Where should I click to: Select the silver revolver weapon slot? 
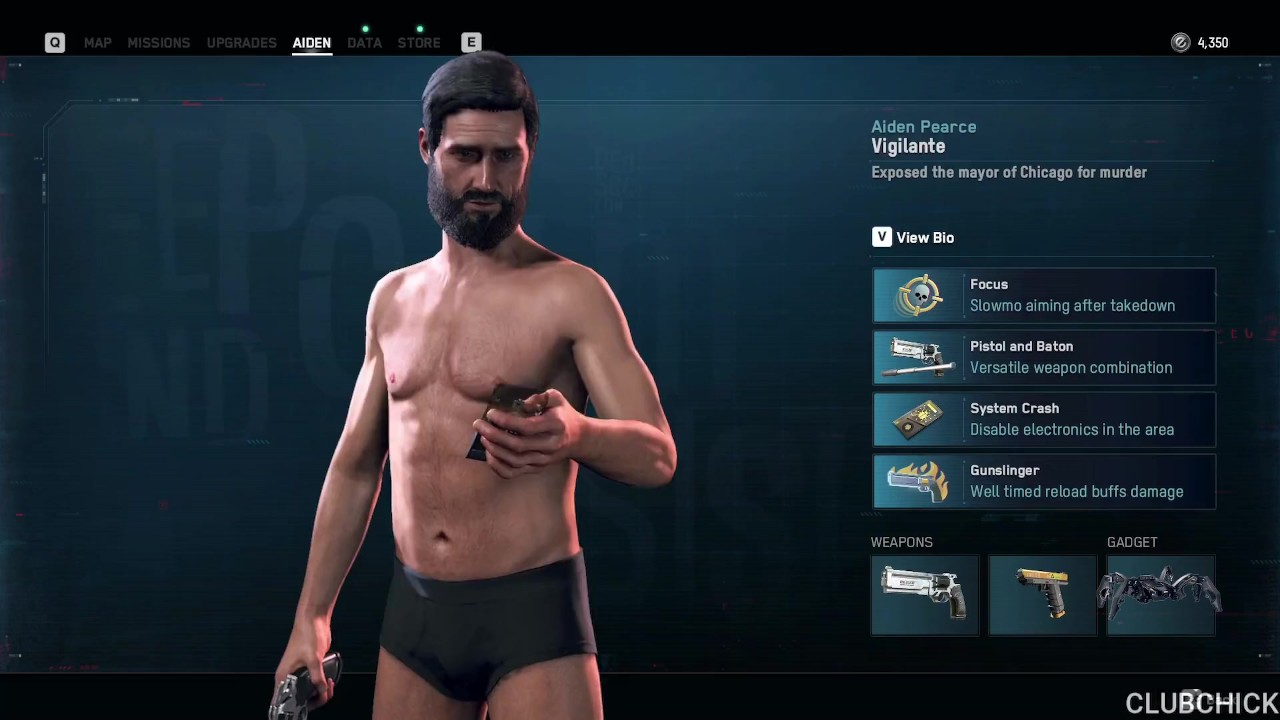(x=924, y=596)
